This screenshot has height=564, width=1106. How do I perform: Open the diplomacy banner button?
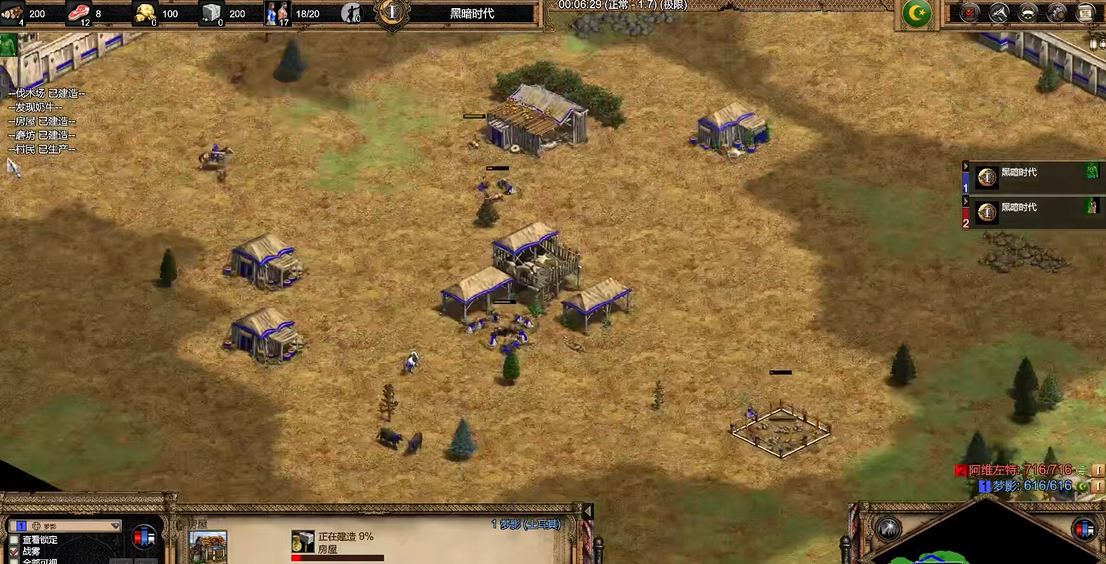1027,13
